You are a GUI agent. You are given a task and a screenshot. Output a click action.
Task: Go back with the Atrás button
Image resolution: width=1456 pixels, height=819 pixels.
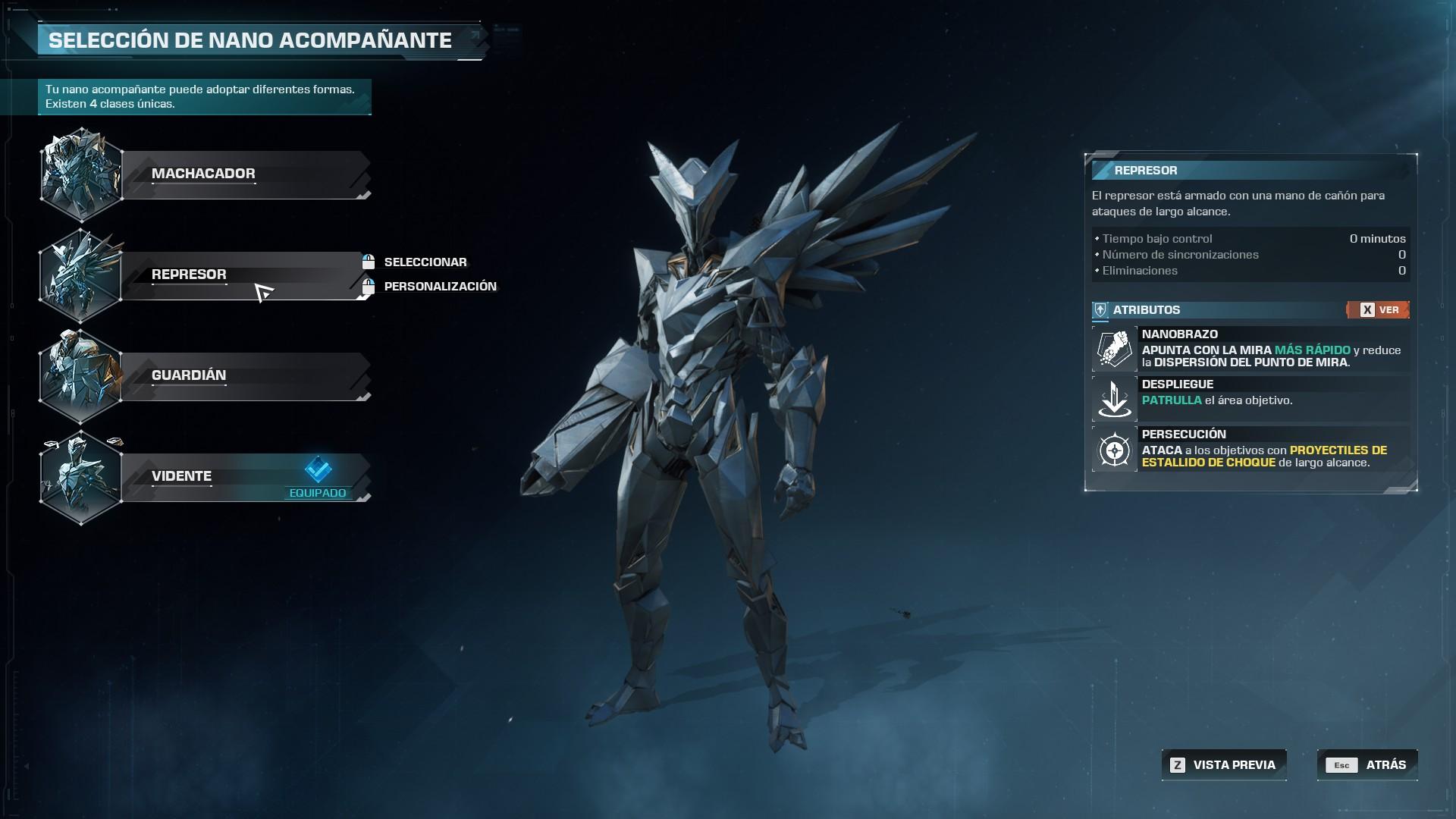(x=1367, y=765)
